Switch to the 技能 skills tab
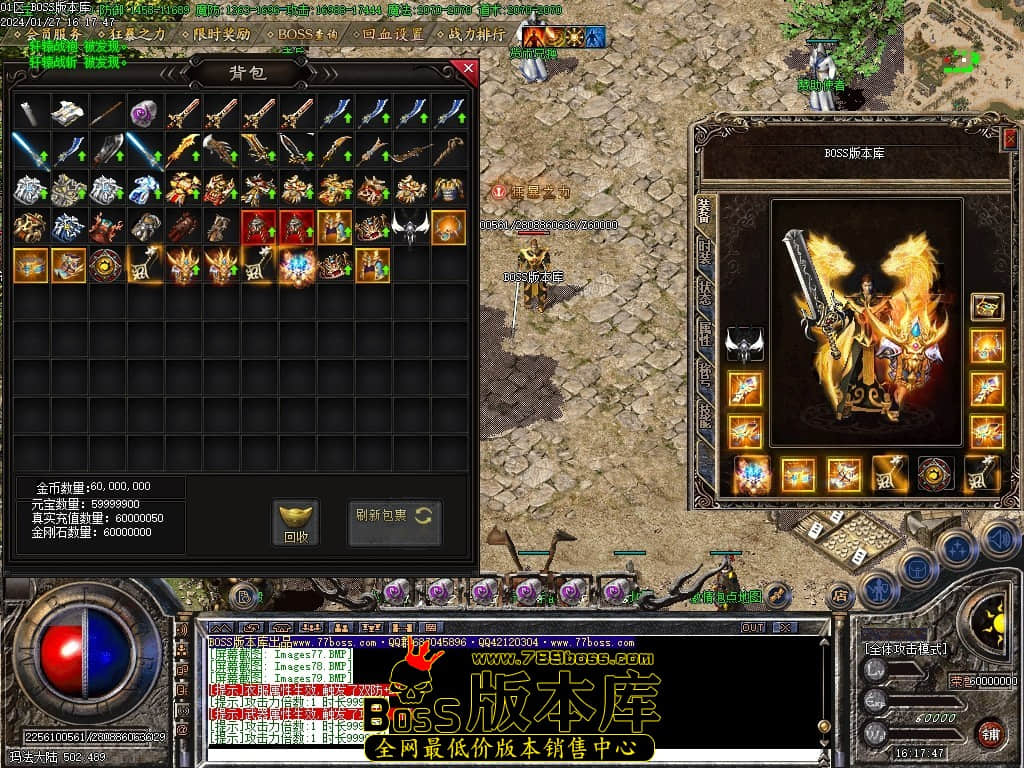 705,413
